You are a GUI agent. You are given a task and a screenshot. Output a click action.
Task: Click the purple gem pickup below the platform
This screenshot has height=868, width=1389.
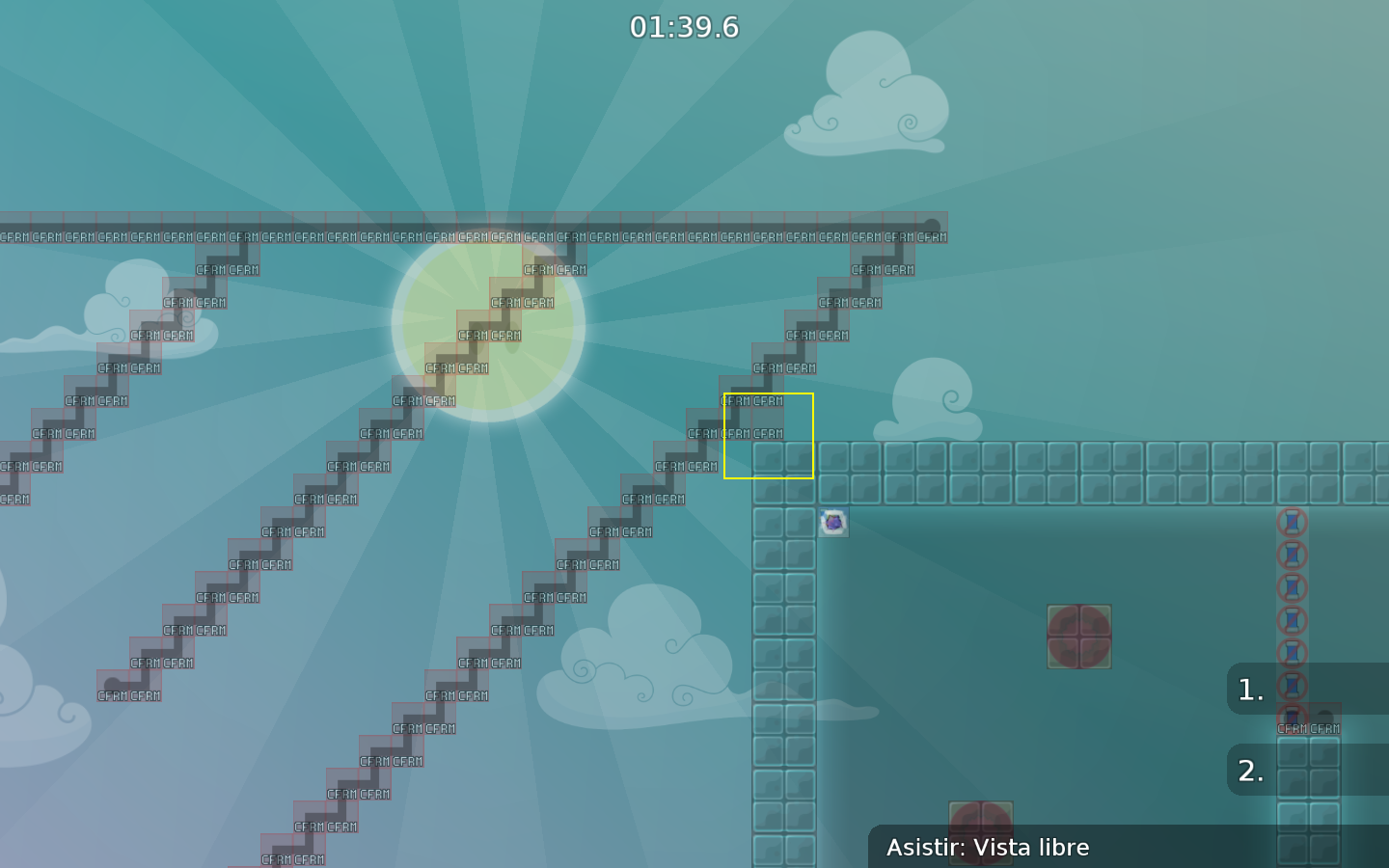click(831, 522)
